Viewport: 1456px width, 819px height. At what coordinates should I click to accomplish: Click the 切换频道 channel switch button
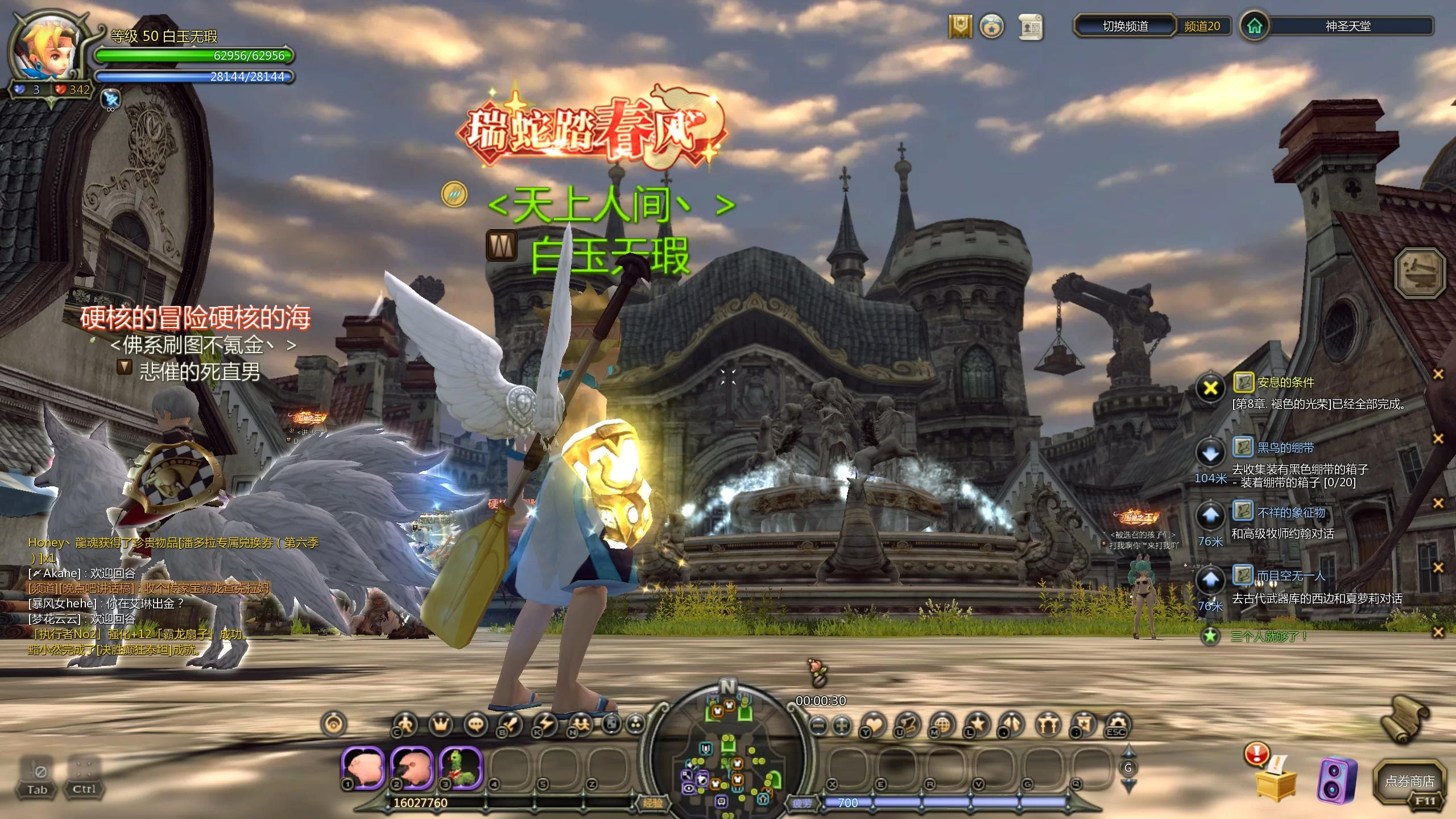click(1124, 26)
